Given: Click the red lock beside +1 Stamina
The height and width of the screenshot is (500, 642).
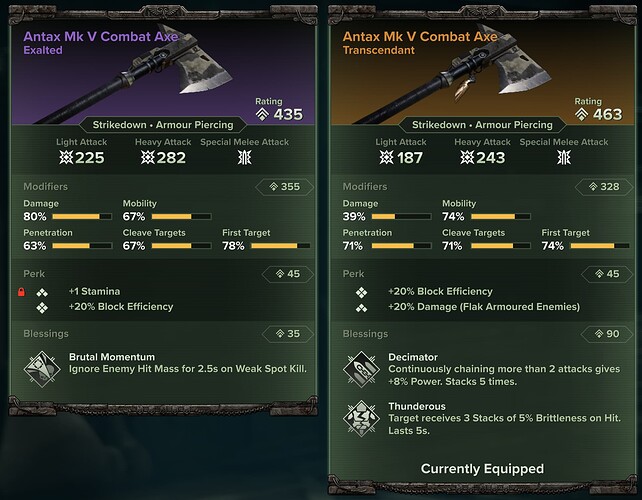Looking at the screenshot, I should click(x=19, y=291).
